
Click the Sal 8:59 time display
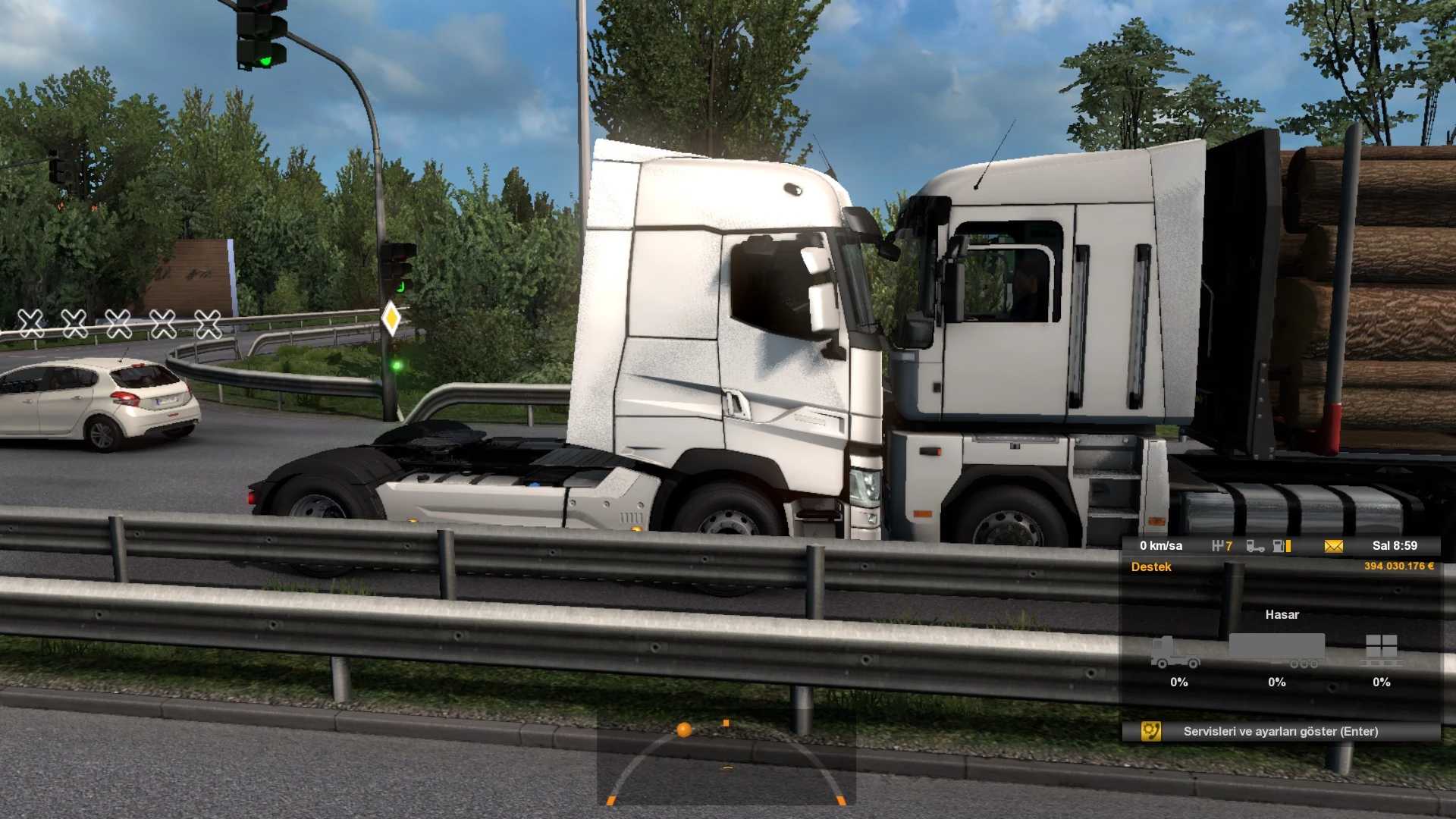1394,545
